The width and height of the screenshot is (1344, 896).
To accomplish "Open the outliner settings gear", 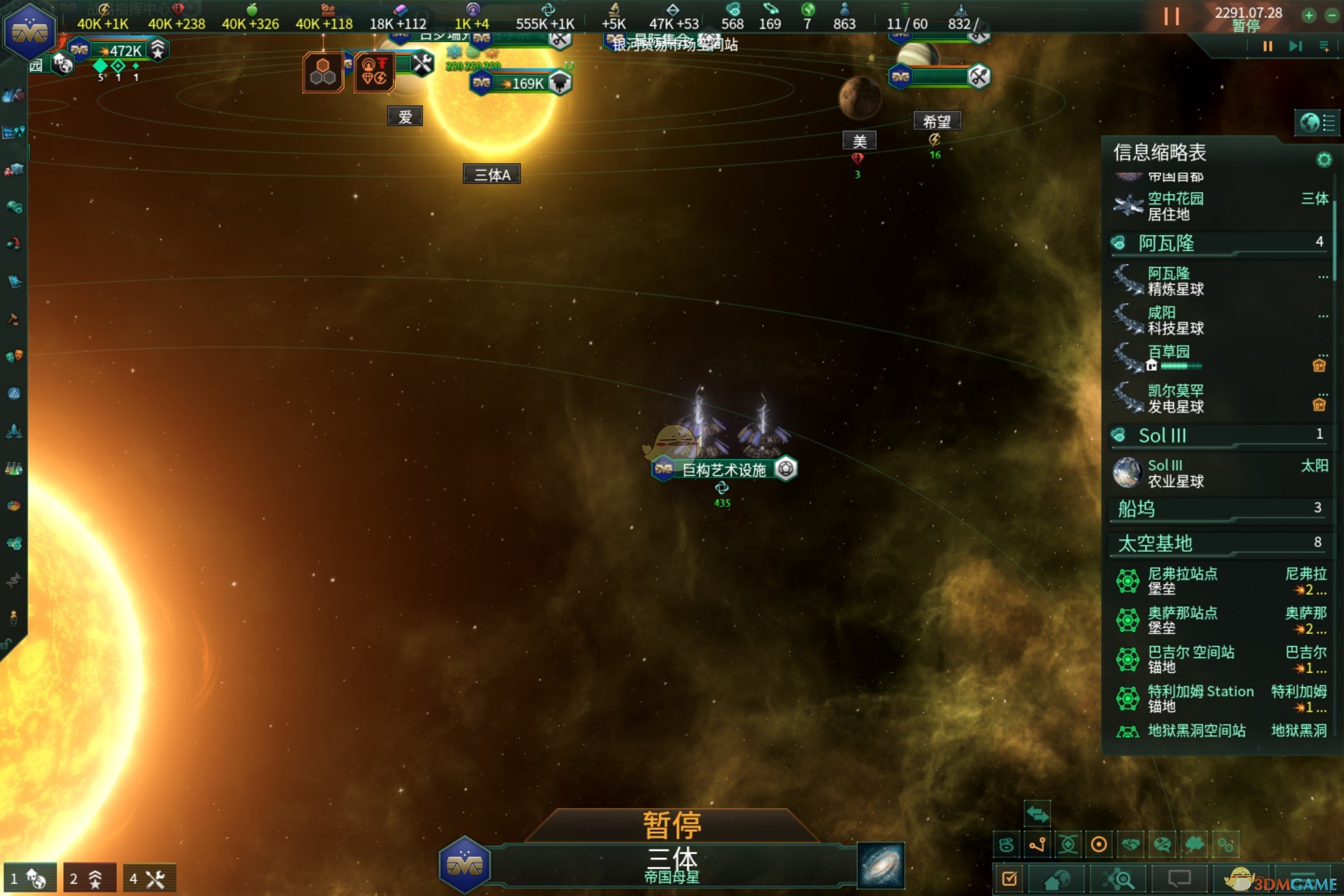I will 1324,160.
